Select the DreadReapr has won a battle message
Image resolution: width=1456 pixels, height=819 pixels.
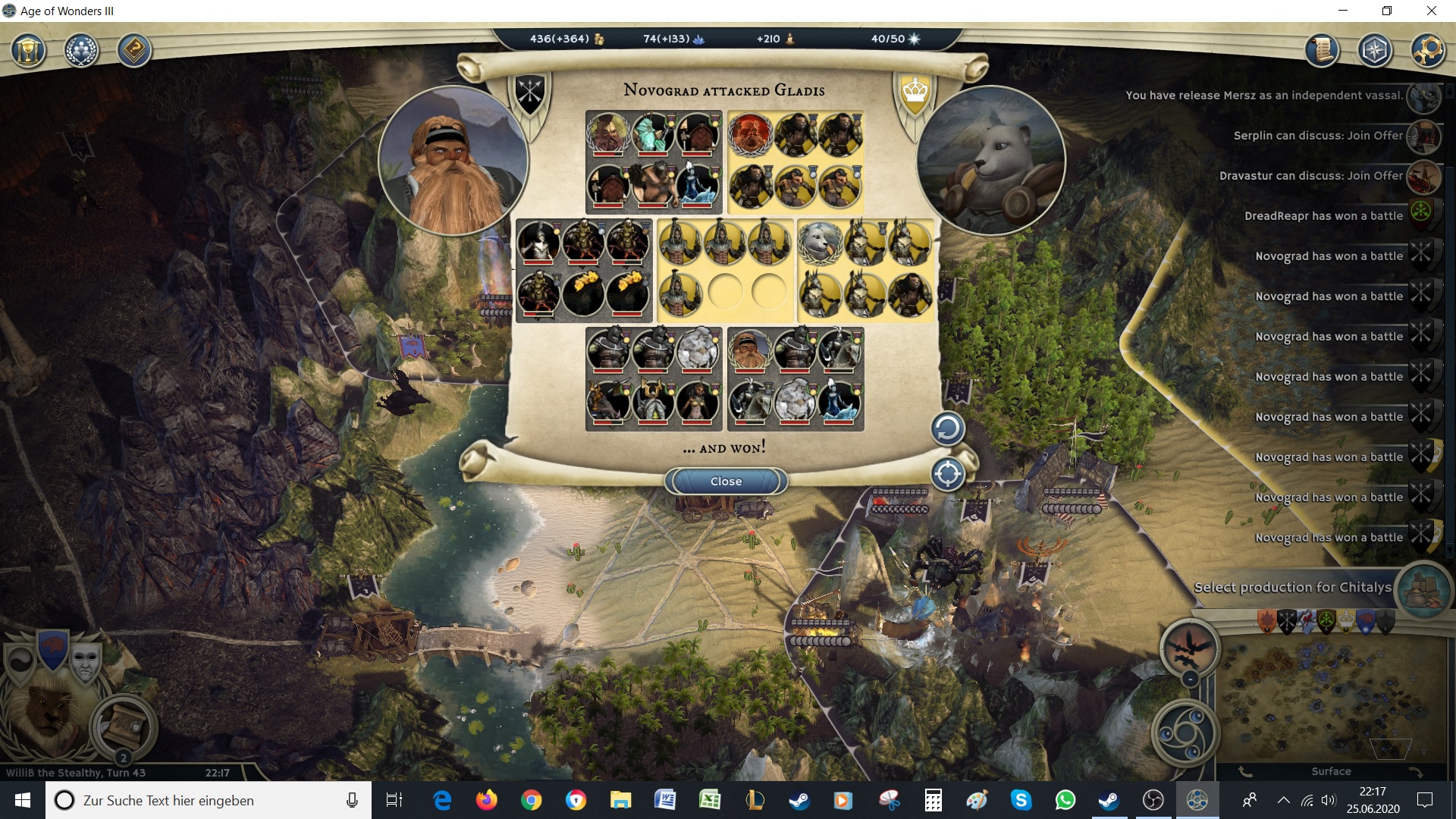click(1323, 216)
